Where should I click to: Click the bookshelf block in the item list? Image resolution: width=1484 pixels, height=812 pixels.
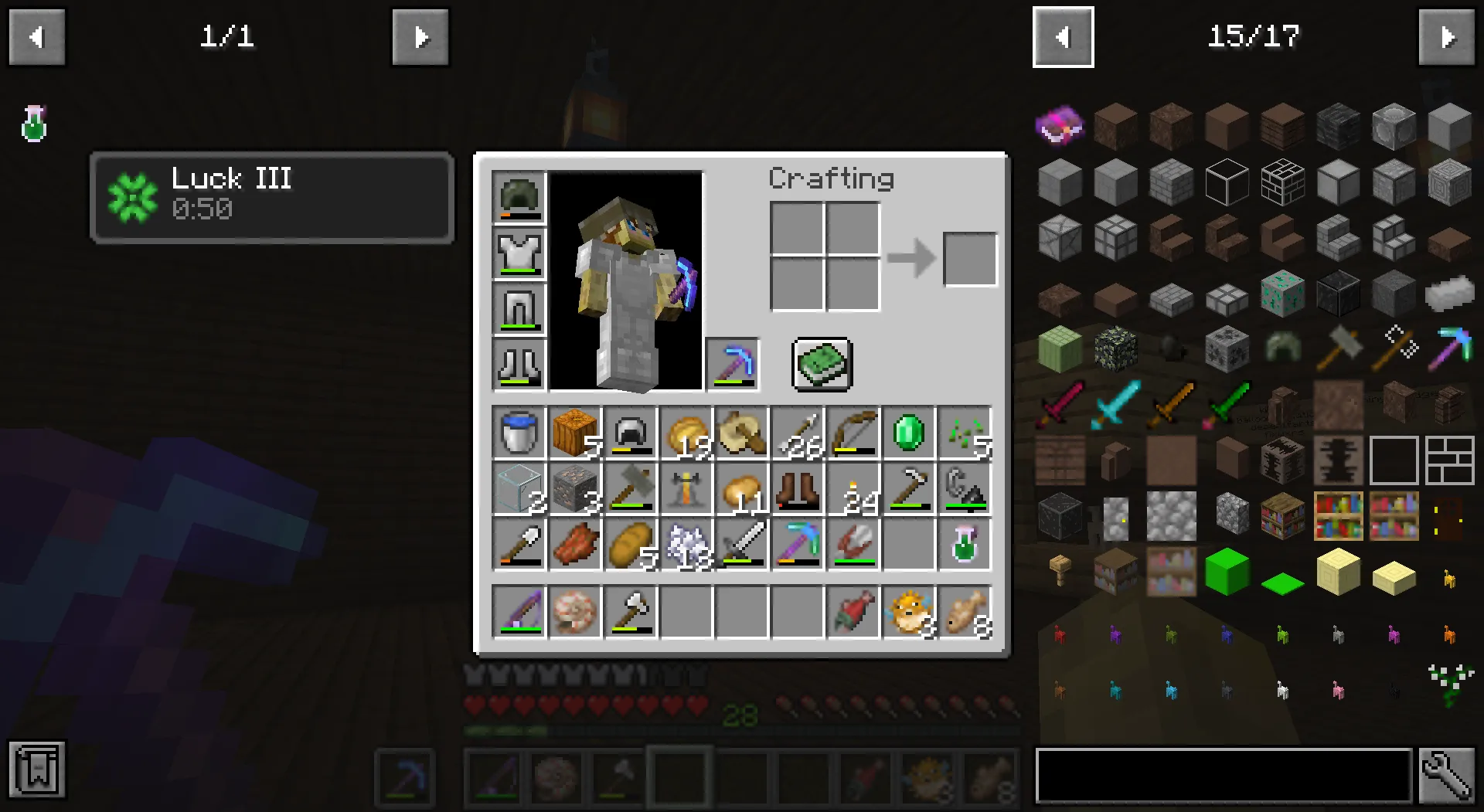[1339, 516]
